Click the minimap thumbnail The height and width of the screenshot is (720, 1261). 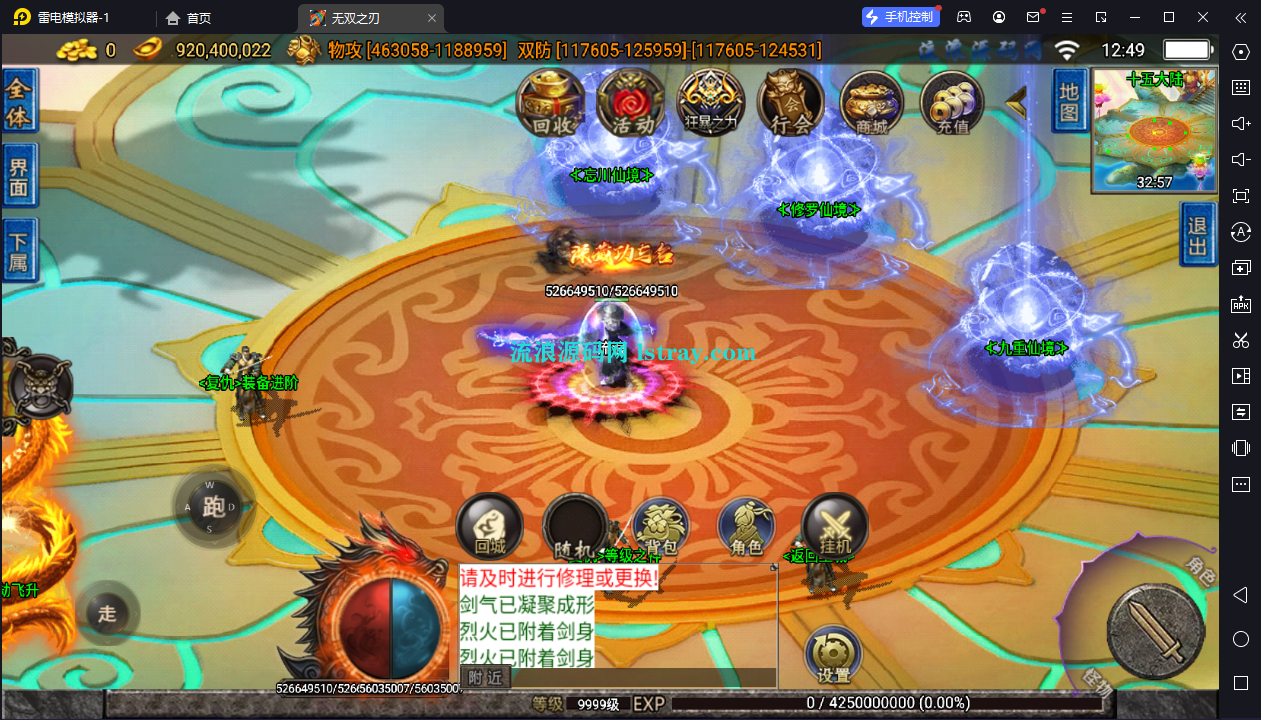[1154, 132]
